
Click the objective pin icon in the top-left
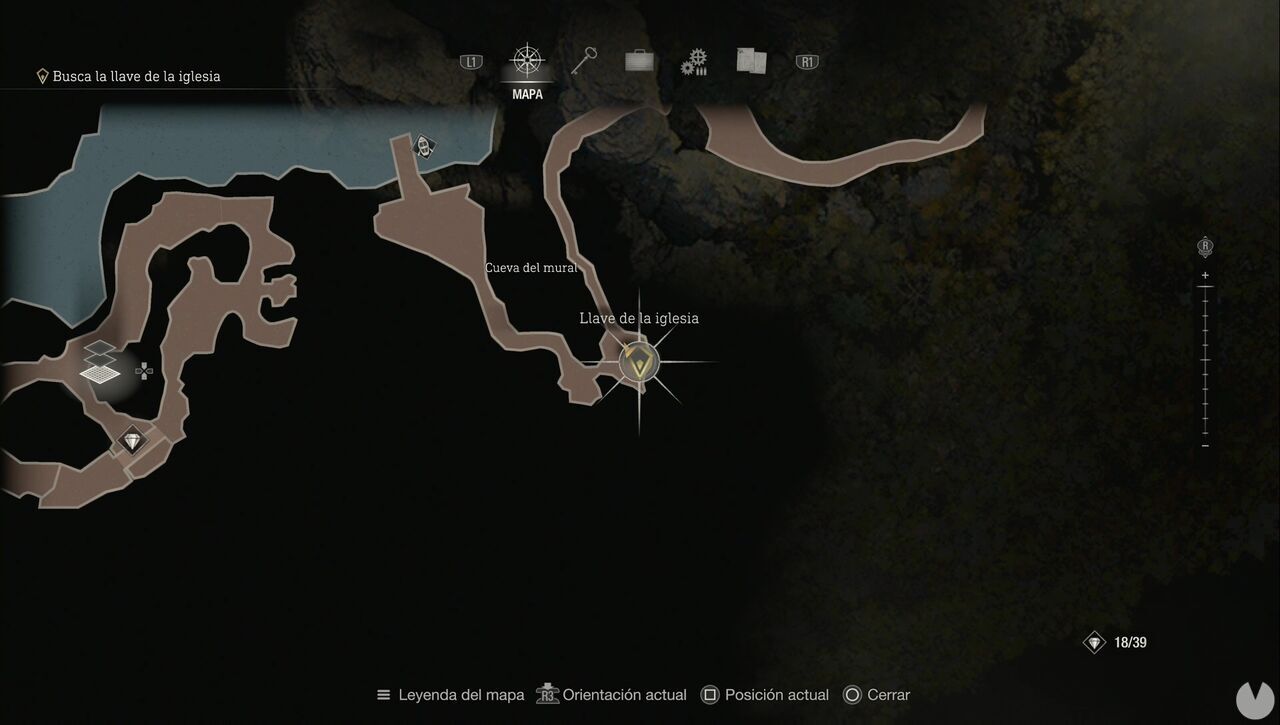click(41, 75)
